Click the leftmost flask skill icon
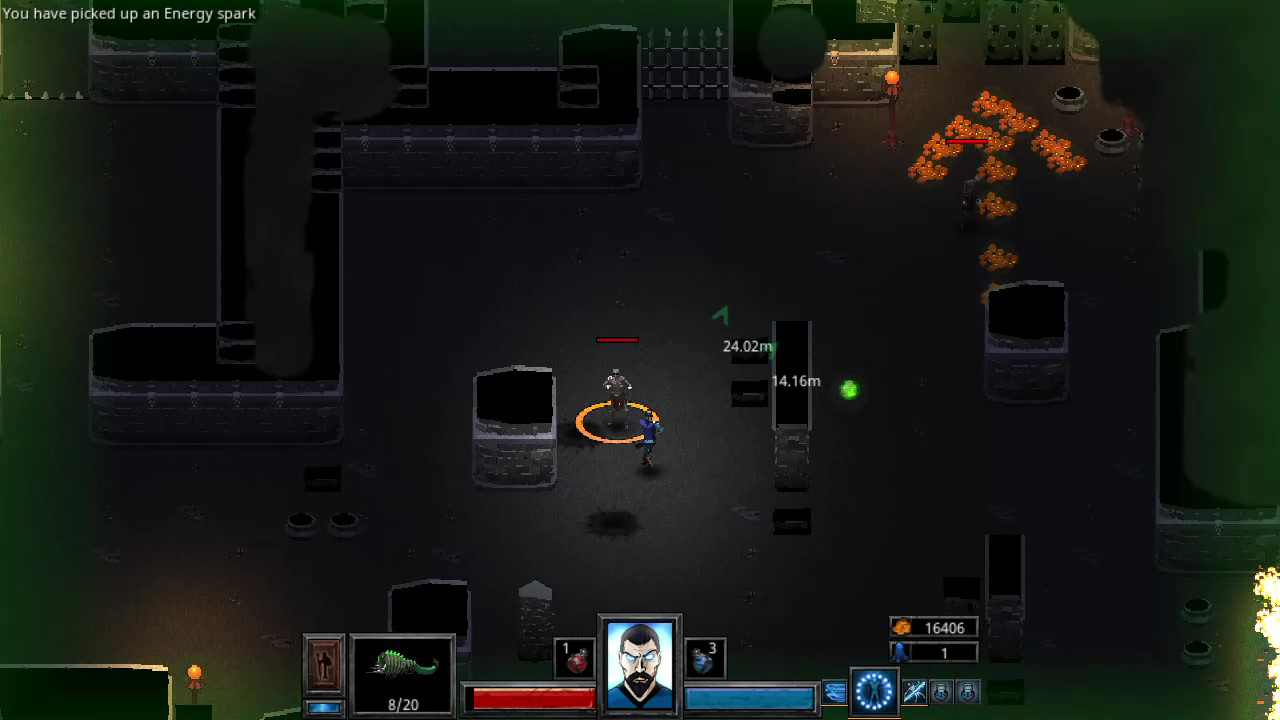The width and height of the screenshot is (1280, 720). coord(942,692)
